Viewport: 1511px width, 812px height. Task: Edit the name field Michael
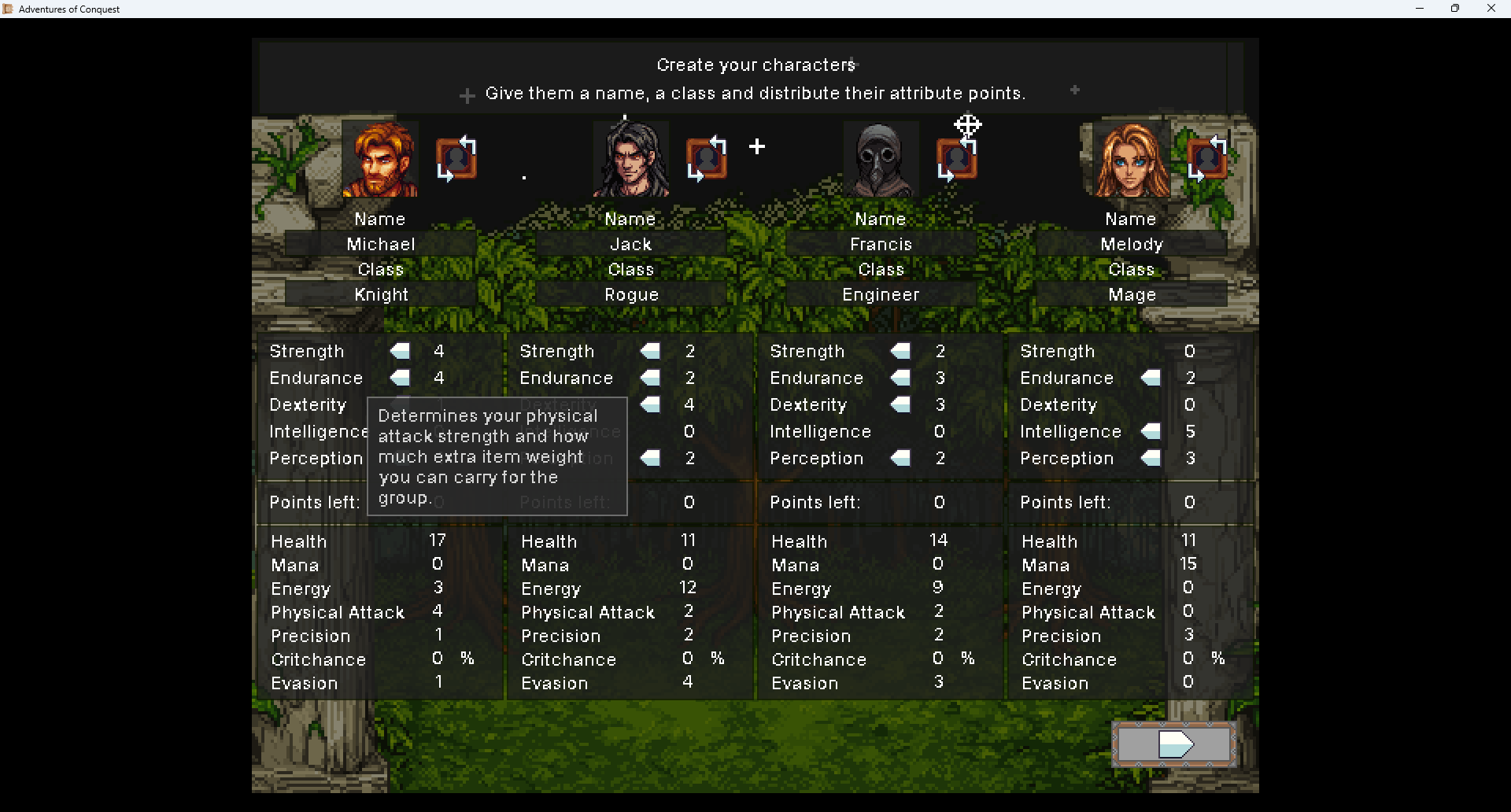coord(381,245)
